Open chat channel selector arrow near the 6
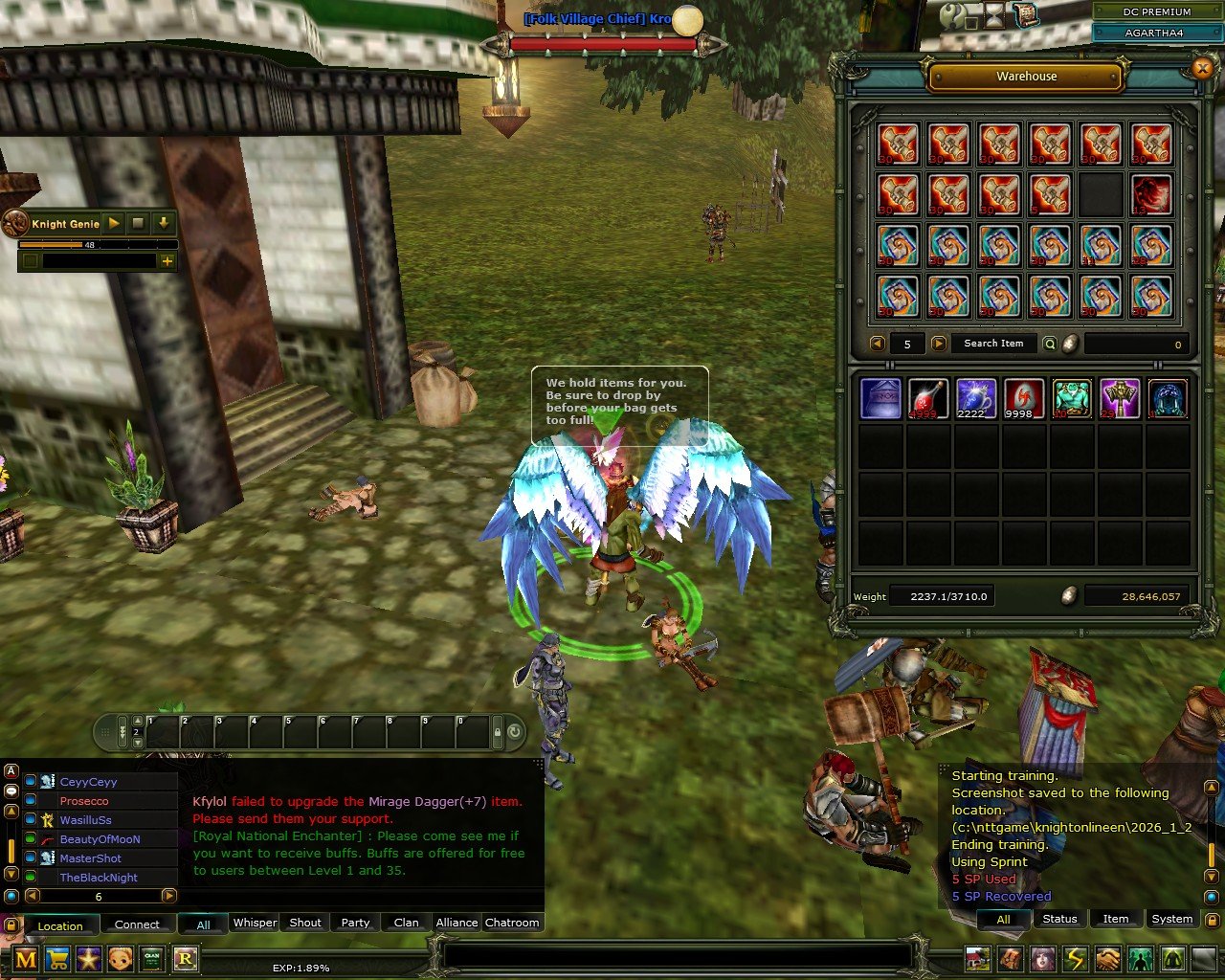This screenshot has width=1225, height=980. pos(167,897)
